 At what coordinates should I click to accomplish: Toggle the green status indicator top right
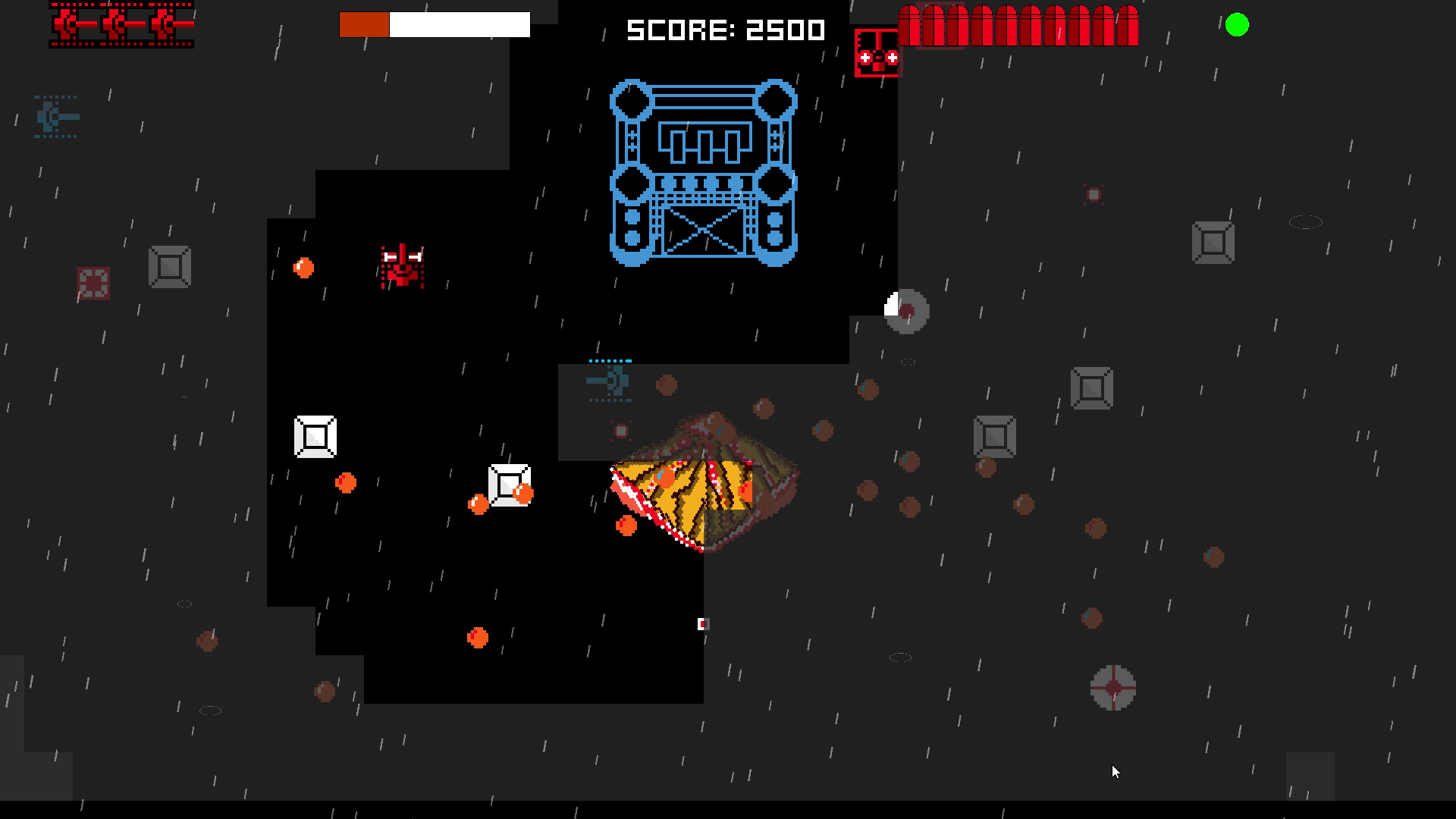(1238, 25)
